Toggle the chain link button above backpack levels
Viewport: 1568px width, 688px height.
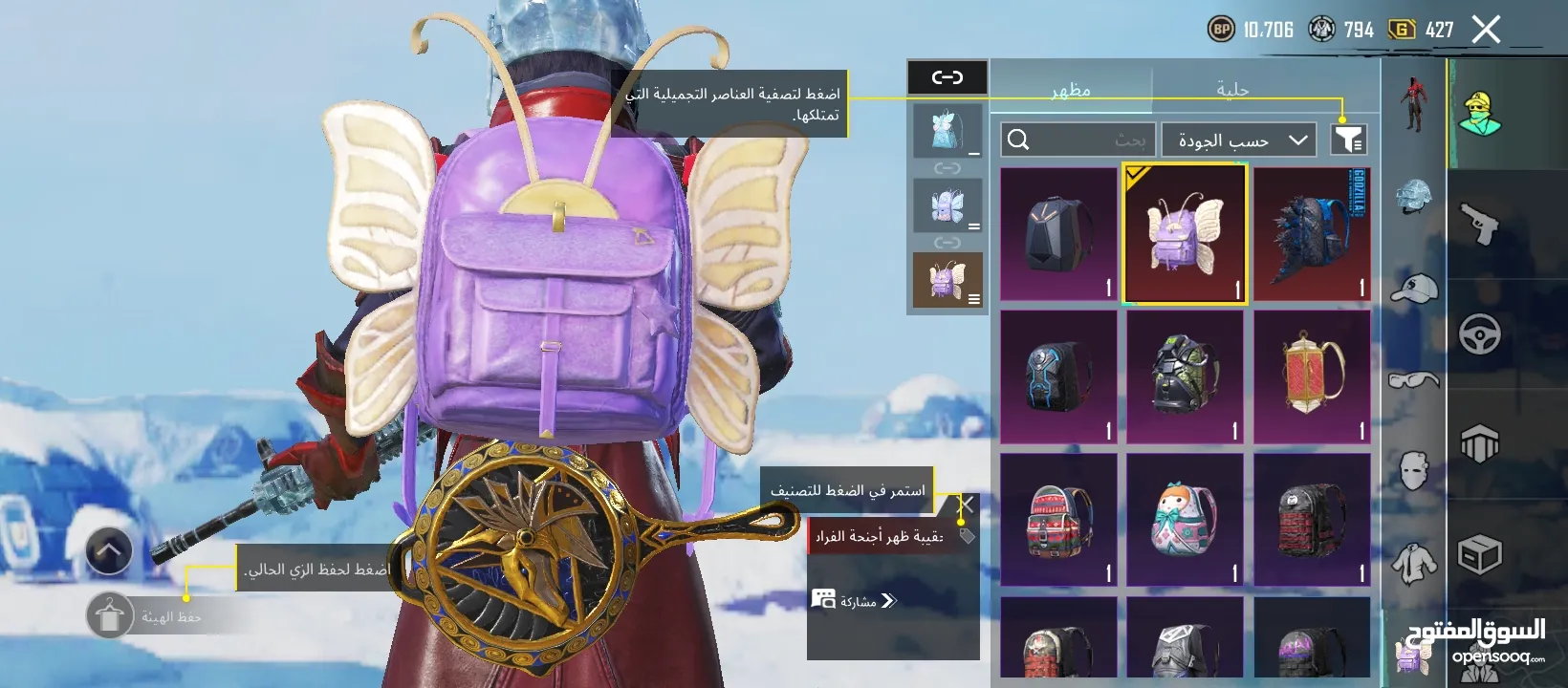(947, 77)
